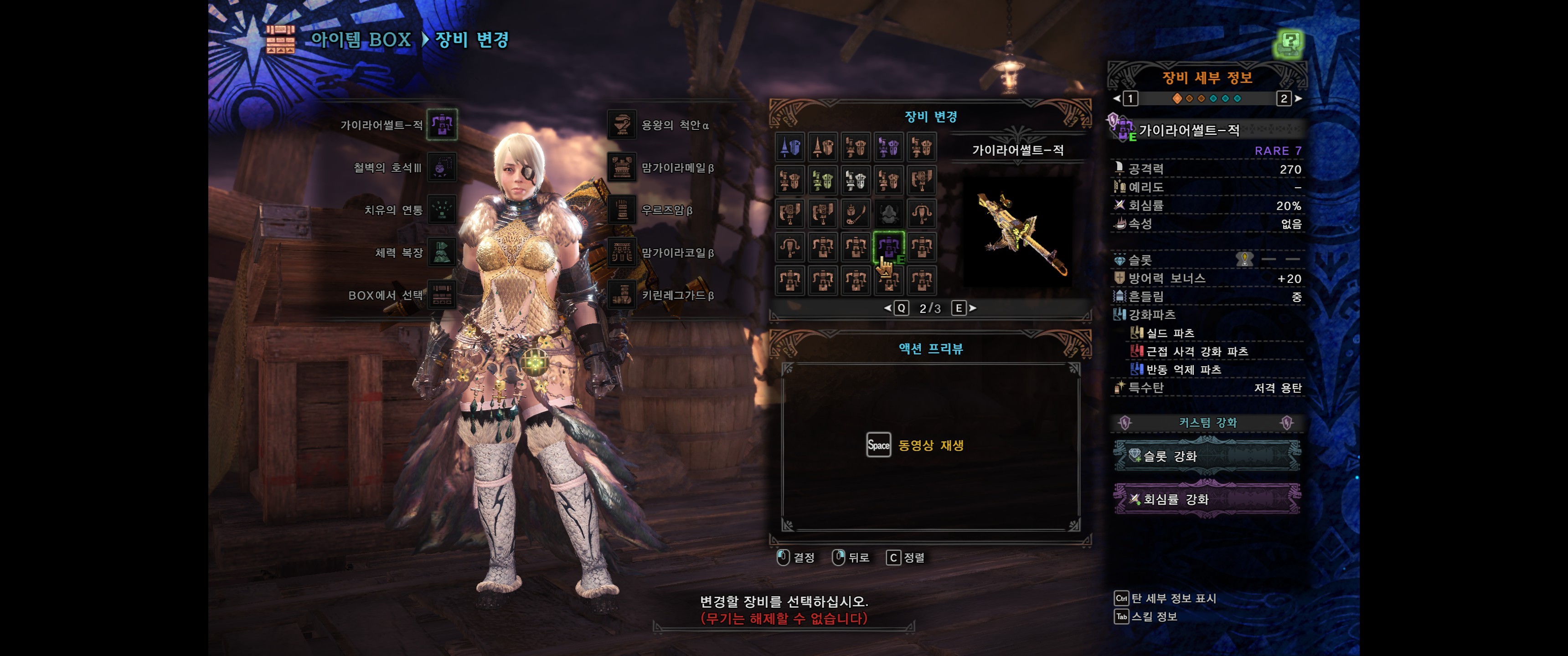
Task: Select the 회심률 강화 custom upgrade
Action: 1207,499
